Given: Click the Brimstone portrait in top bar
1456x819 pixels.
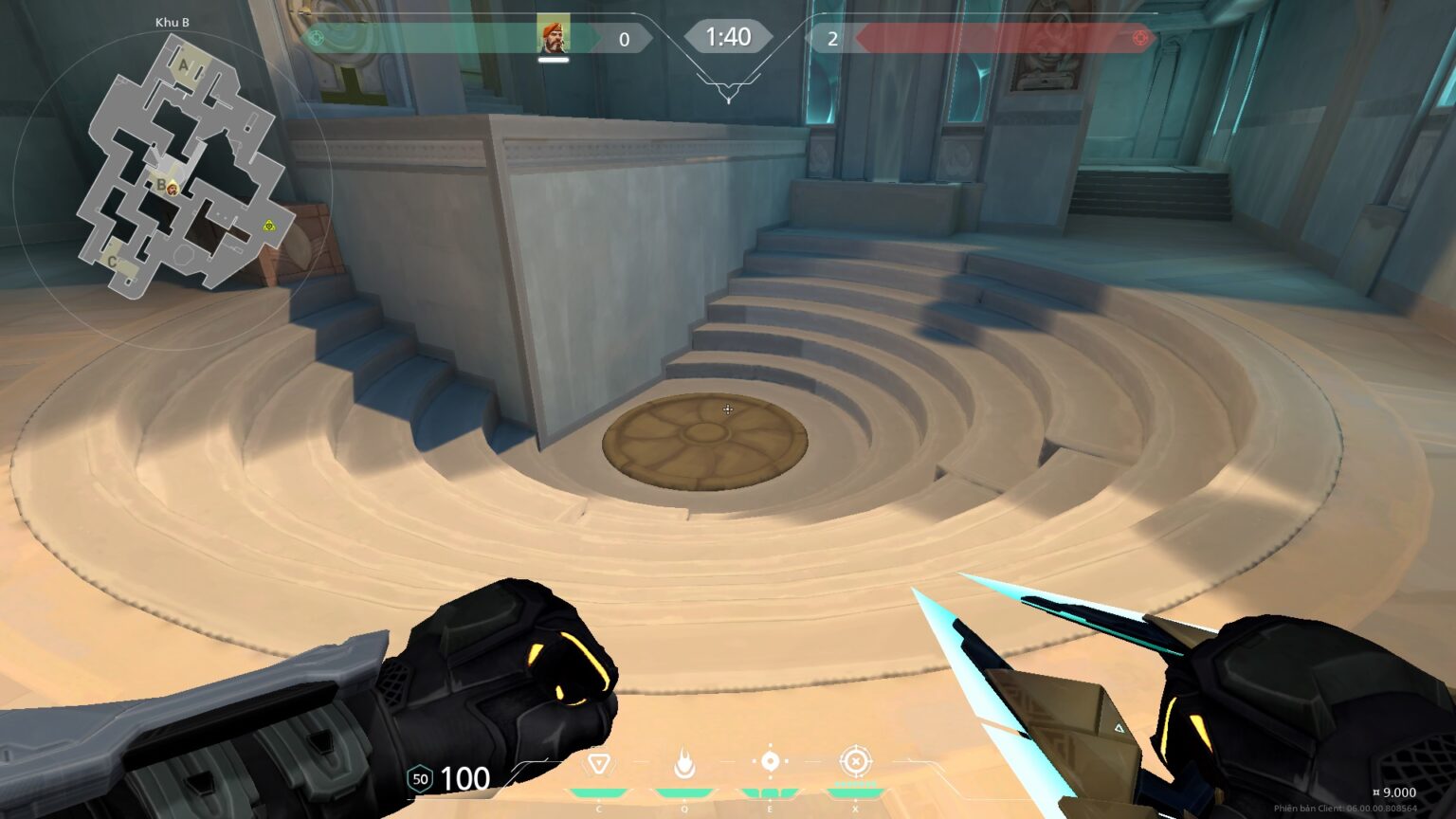Looking at the screenshot, I should tap(553, 36).
